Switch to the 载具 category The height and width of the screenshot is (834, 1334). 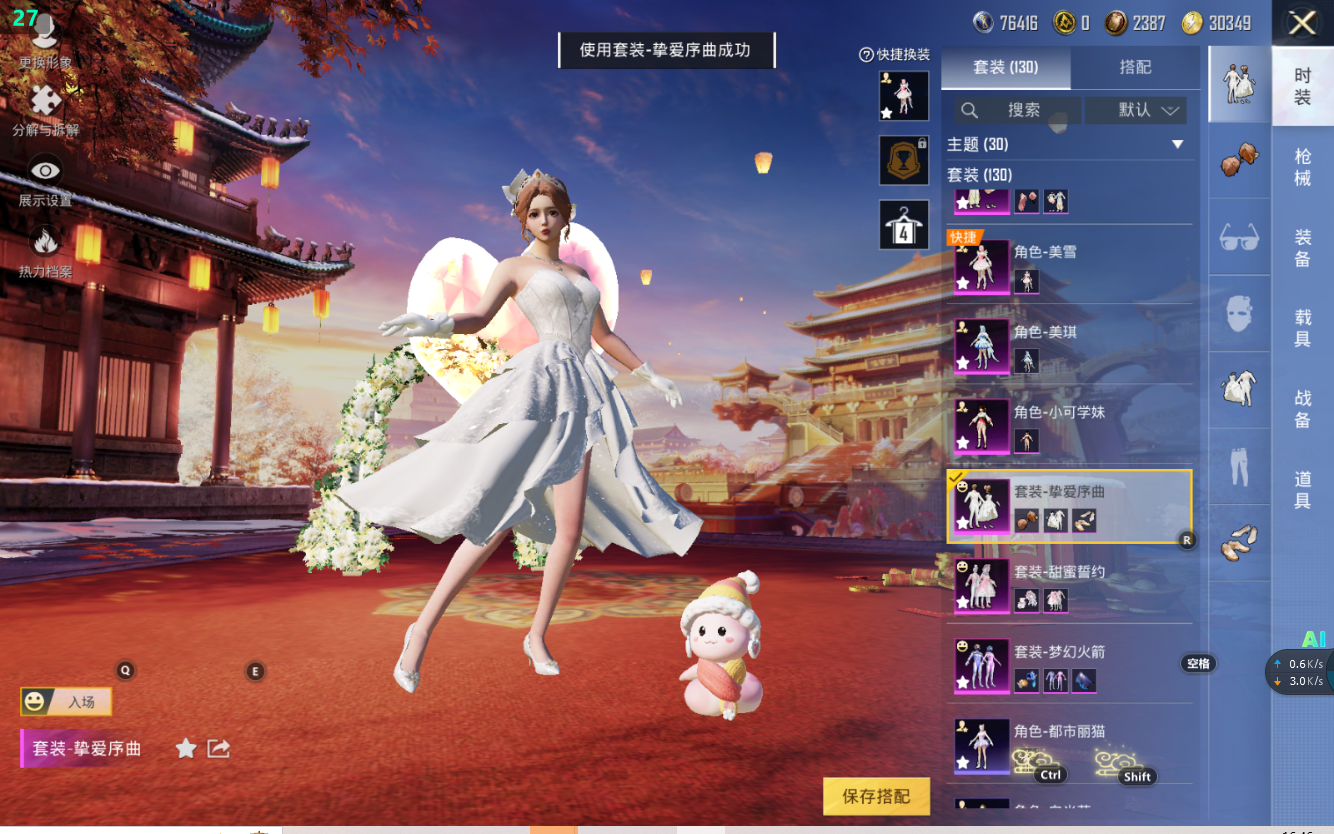[1302, 329]
